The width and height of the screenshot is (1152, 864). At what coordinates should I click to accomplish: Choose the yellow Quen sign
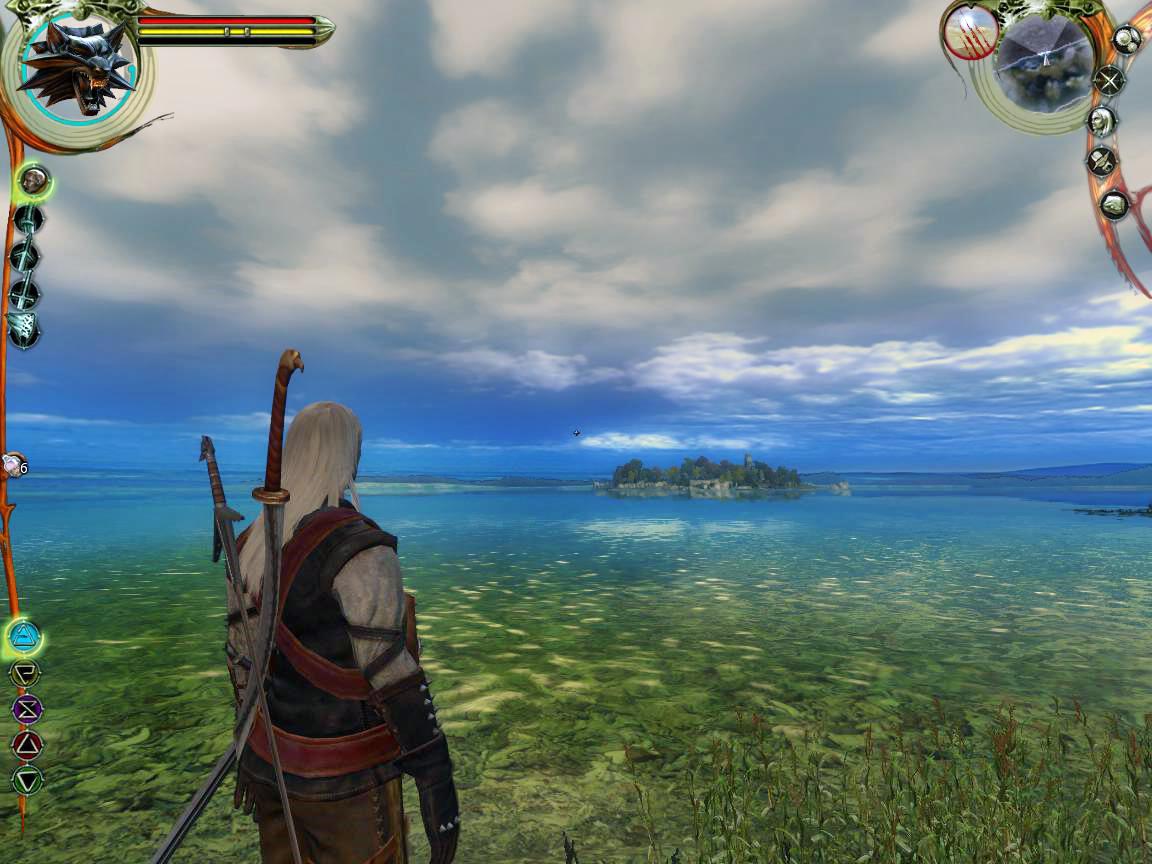25,673
